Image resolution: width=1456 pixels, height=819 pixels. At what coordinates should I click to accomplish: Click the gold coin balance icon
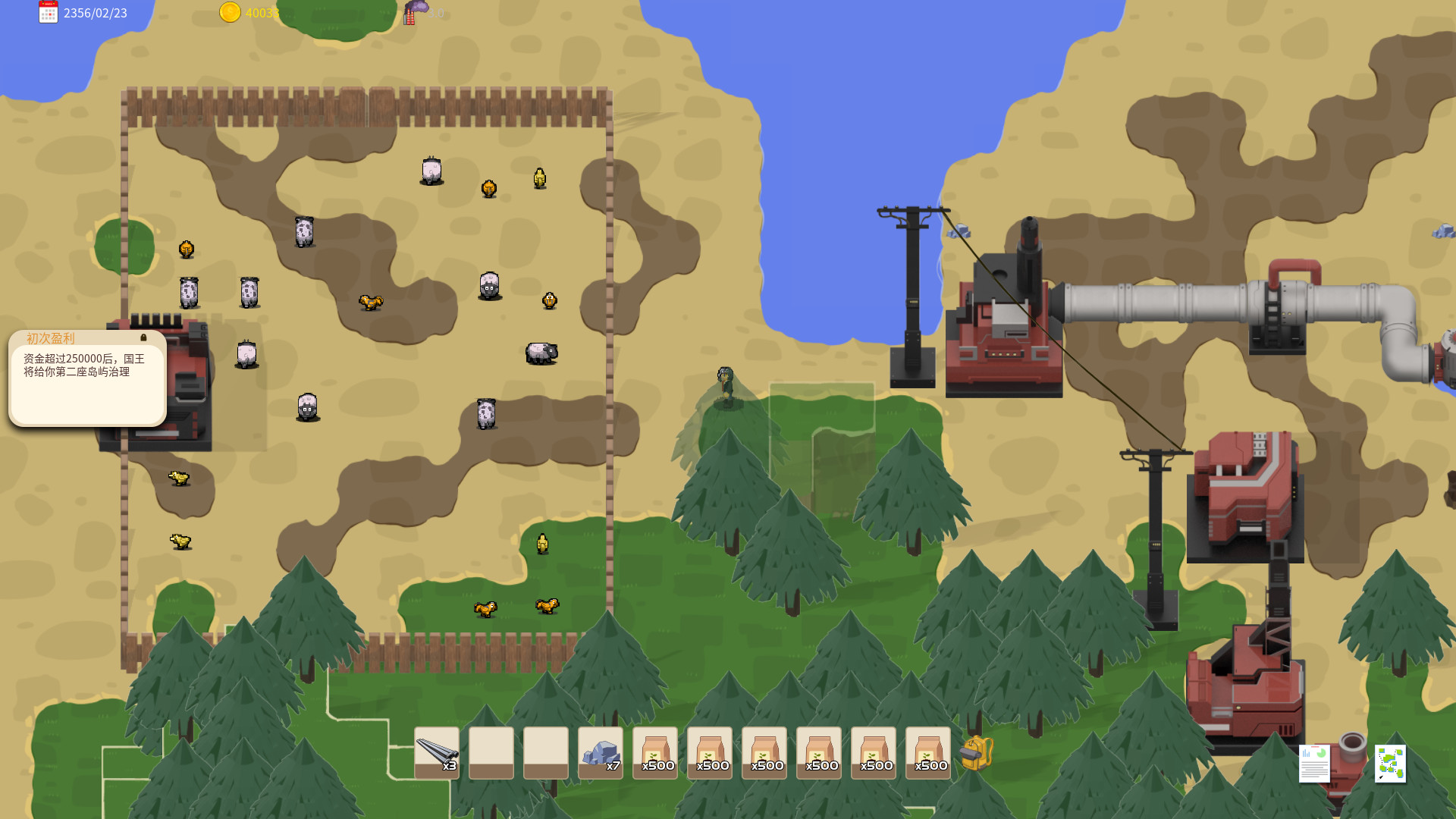[x=230, y=13]
